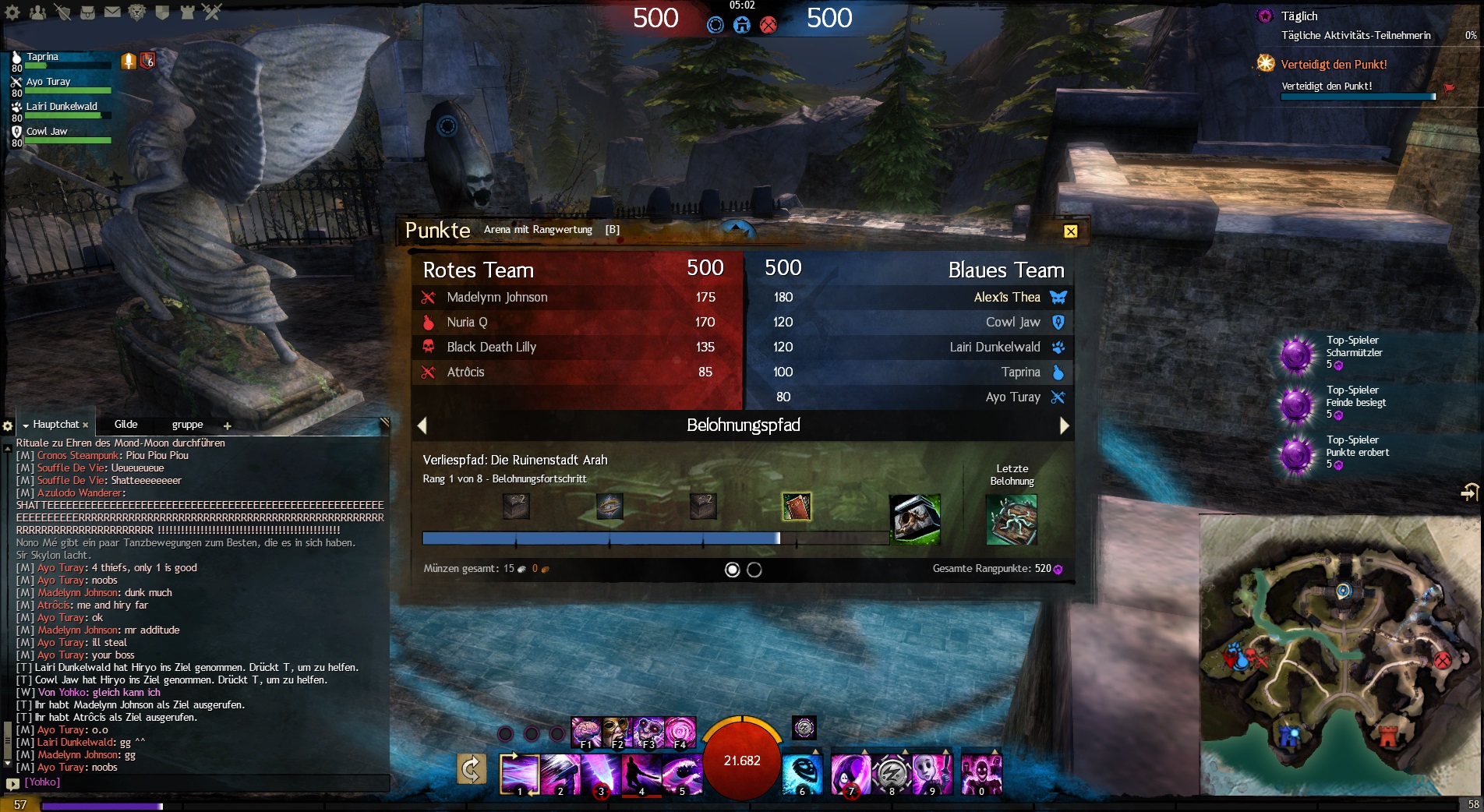Select the Hauptchat tab
The image size is (1484, 812).
[x=55, y=425]
